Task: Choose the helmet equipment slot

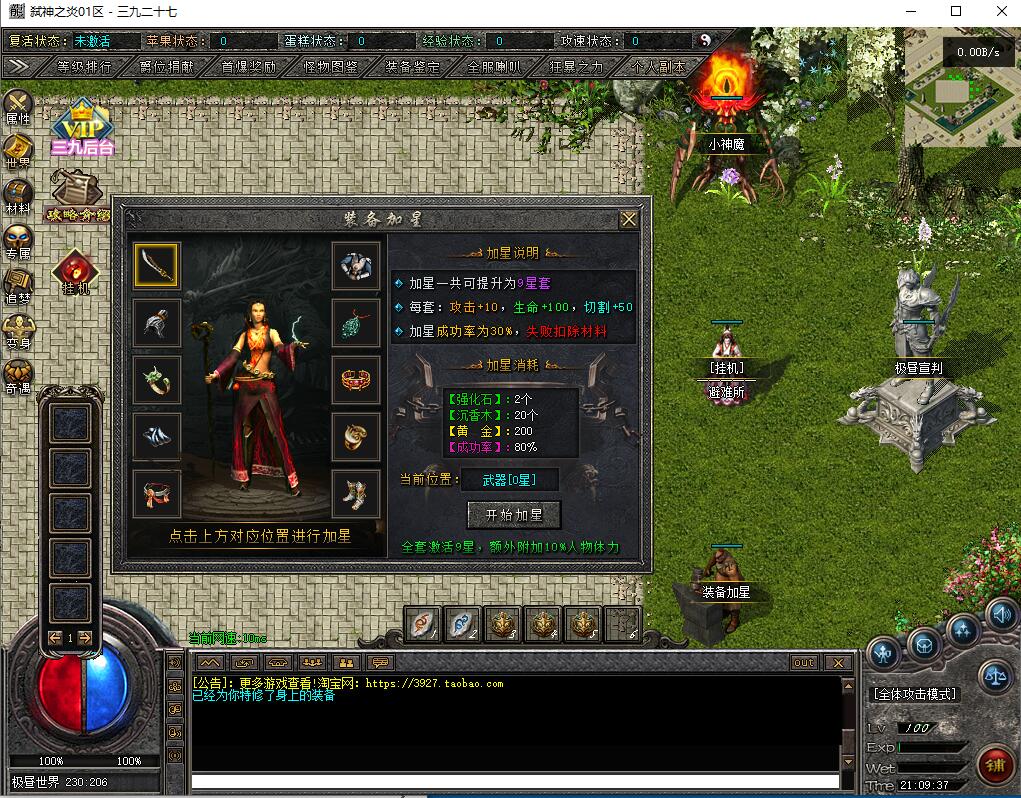Action: click(156, 322)
